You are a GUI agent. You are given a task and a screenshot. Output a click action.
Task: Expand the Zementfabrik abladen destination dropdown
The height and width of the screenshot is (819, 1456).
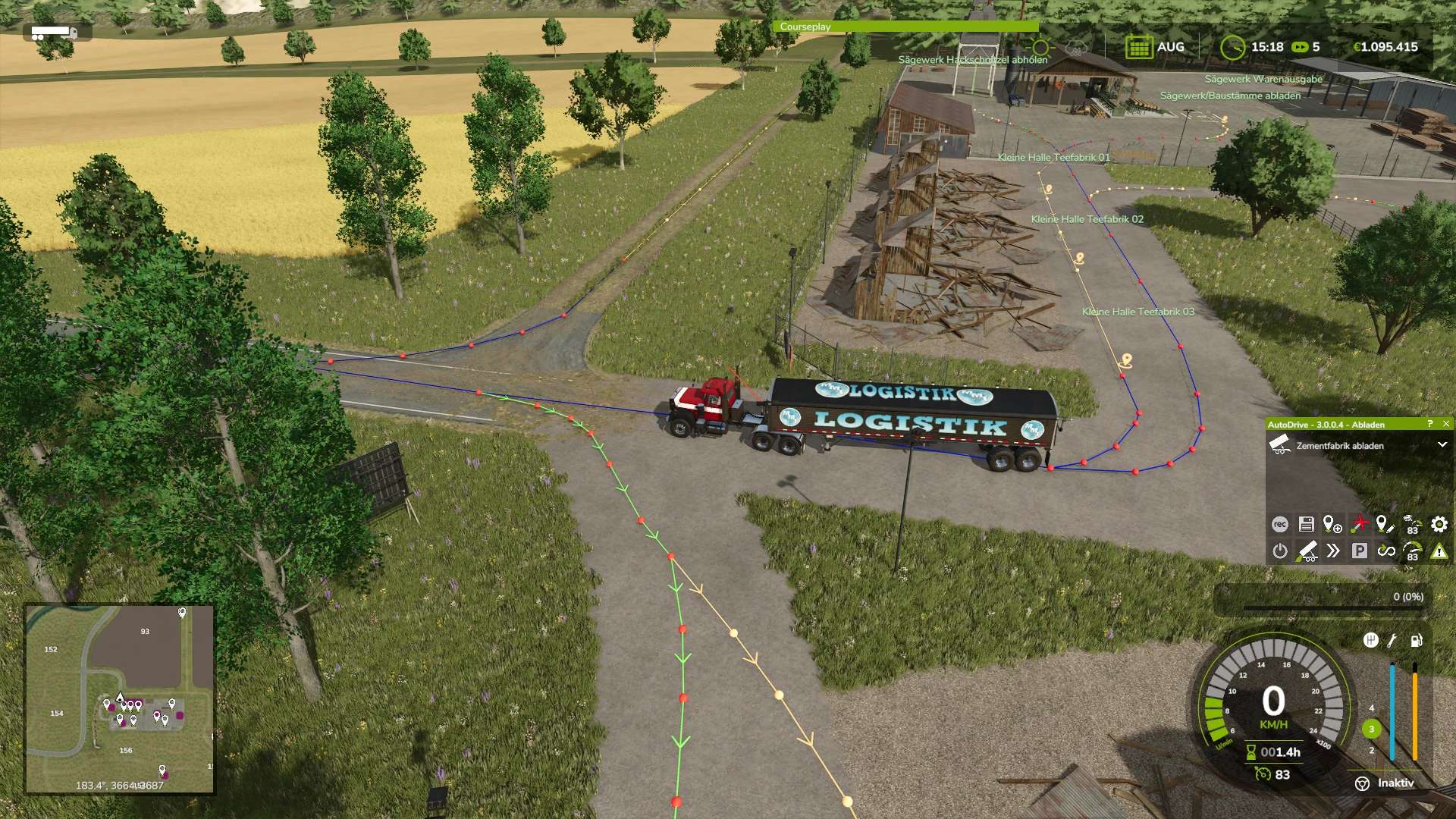1442,445
